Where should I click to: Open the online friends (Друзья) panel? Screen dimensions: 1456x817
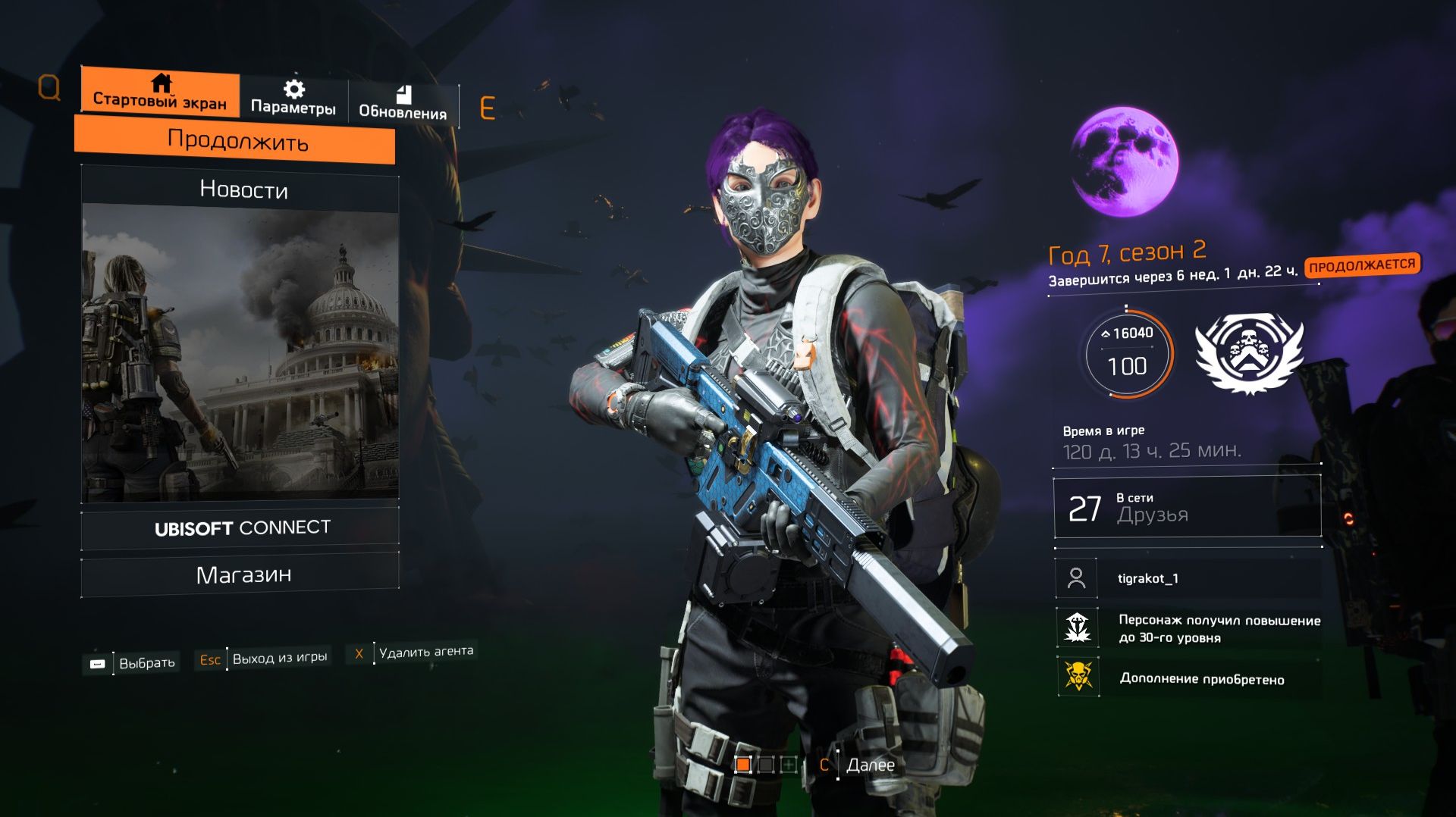(1187, 508)
